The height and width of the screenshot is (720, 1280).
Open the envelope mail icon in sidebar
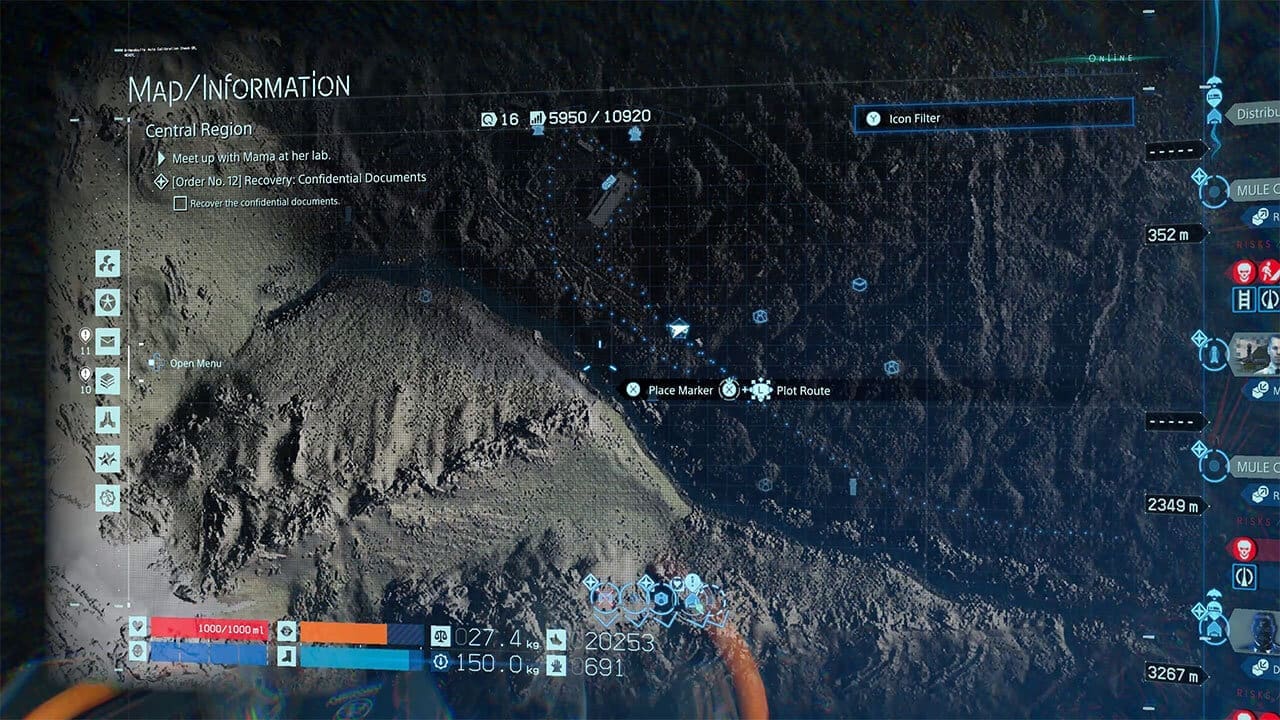[x=108, y=341]
